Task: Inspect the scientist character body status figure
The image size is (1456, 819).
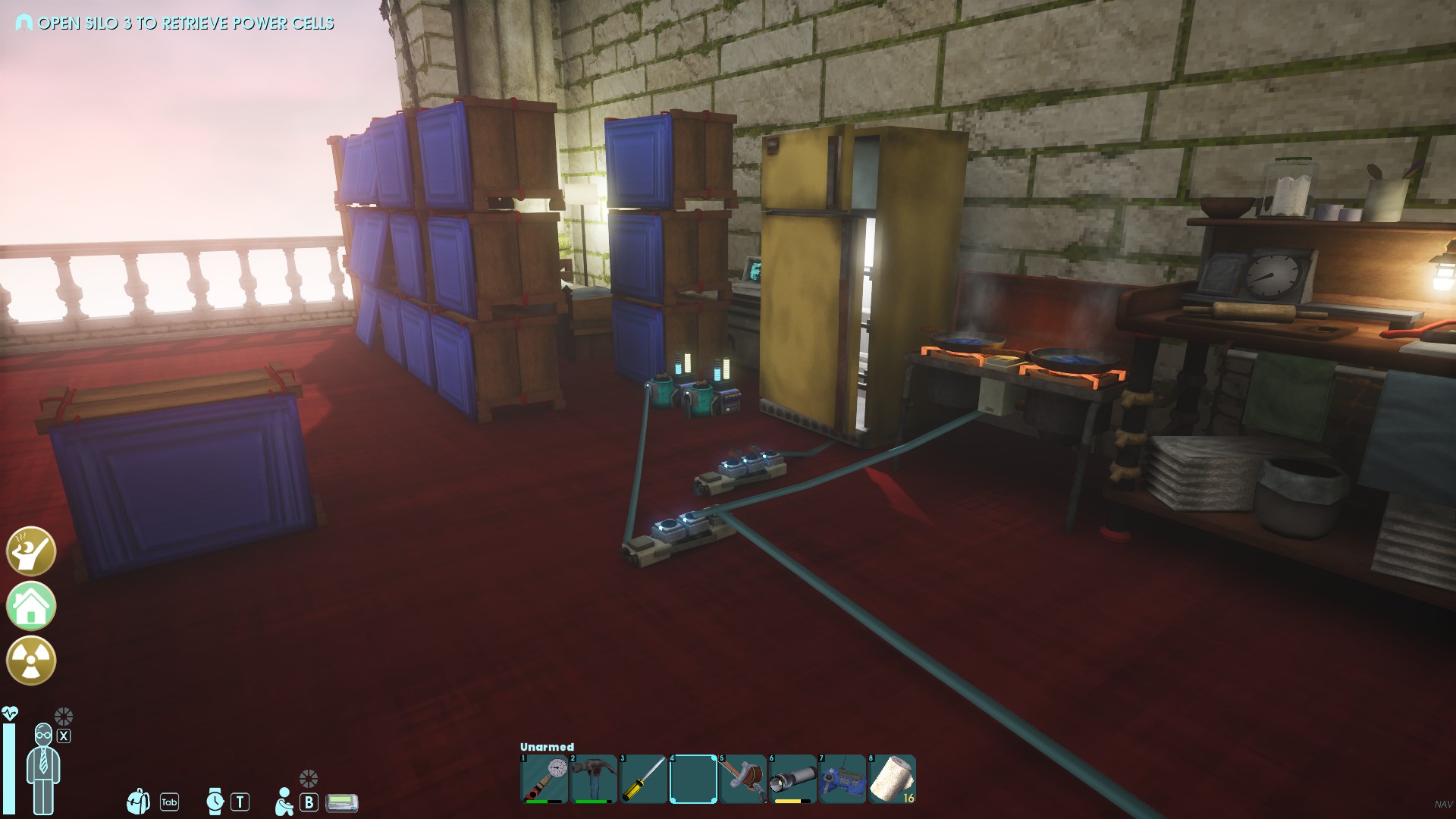Action: (43, 767)
